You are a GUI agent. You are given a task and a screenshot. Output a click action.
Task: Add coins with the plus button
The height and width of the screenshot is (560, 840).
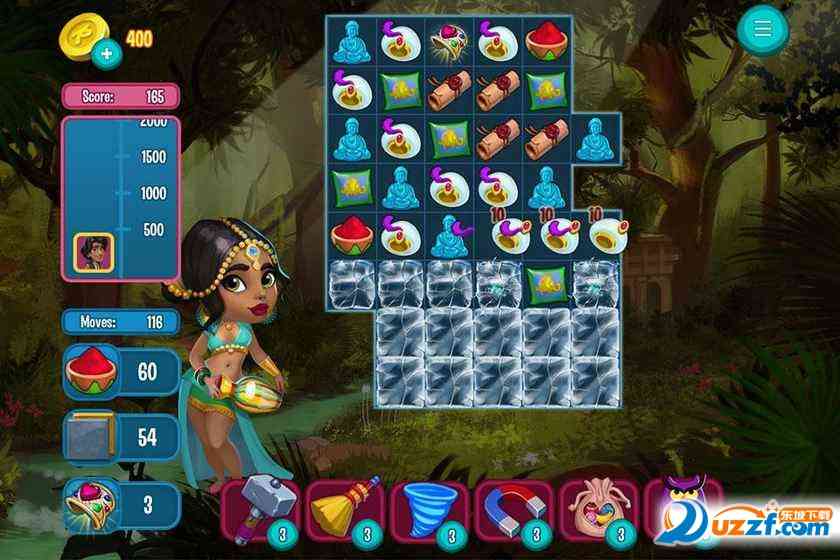coord(107,52)
